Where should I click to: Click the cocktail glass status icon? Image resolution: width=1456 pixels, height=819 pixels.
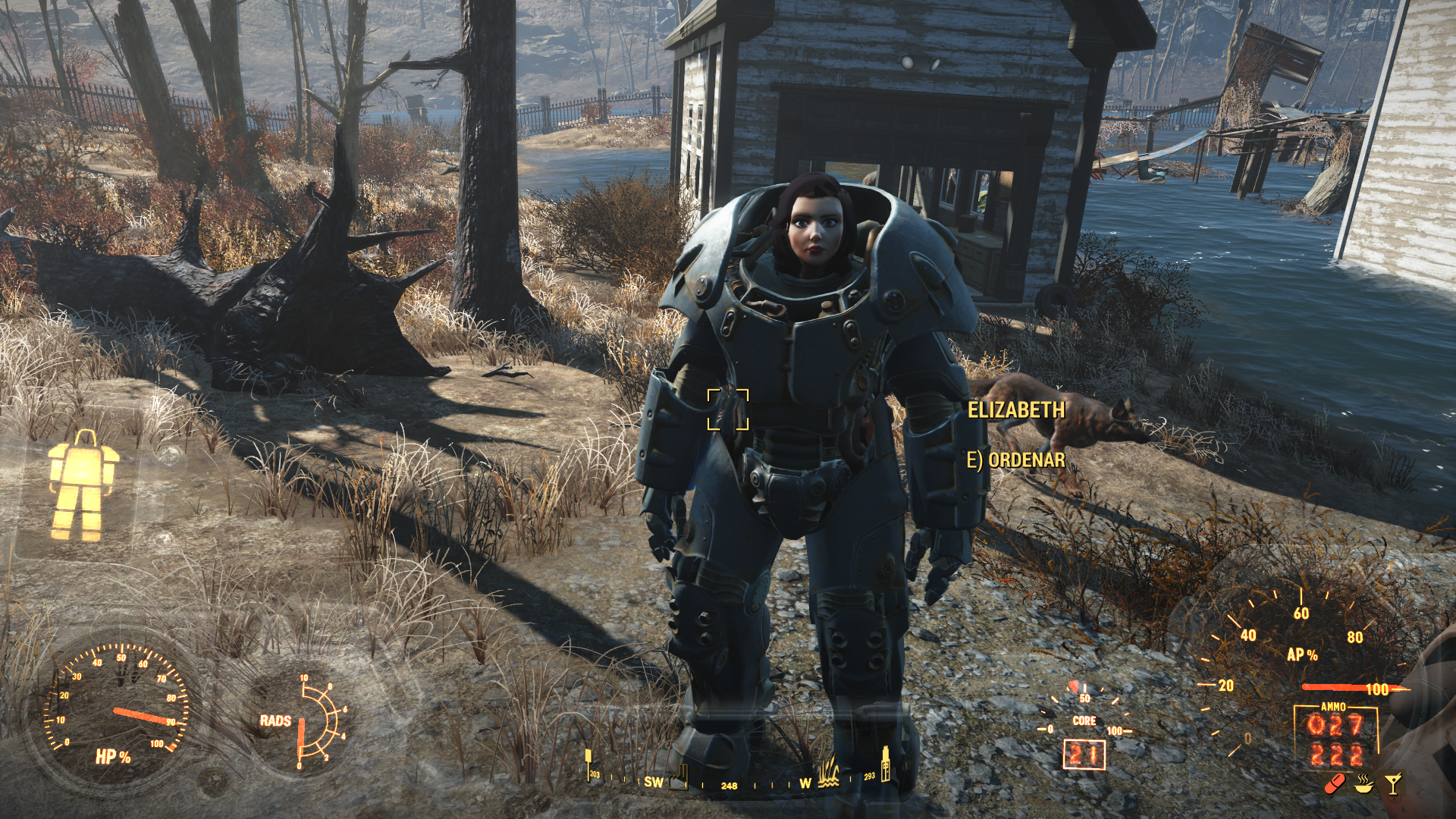coord(1393,784)
